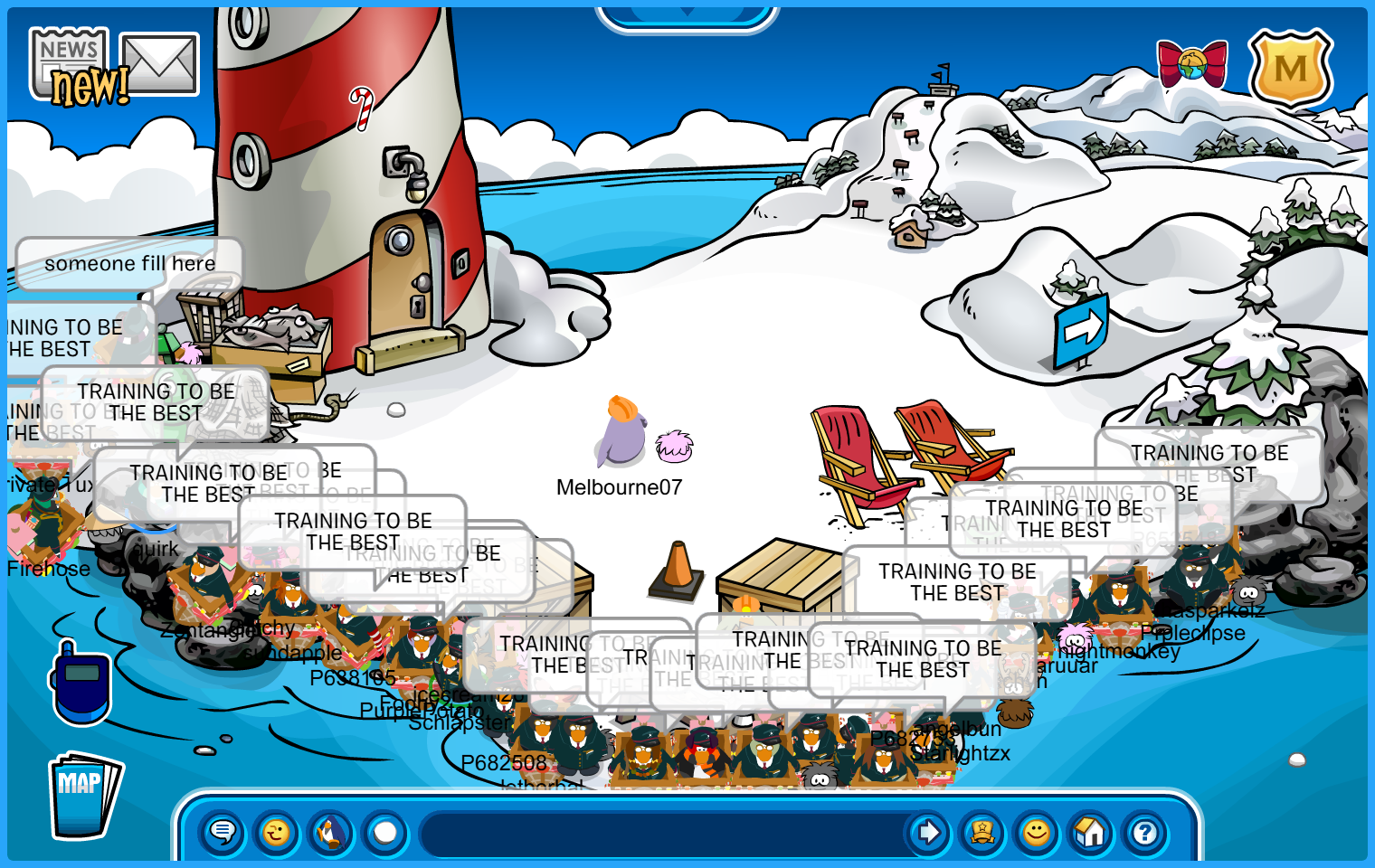
Task: Go to my igloo with the house button
Action: (1091, 832)
